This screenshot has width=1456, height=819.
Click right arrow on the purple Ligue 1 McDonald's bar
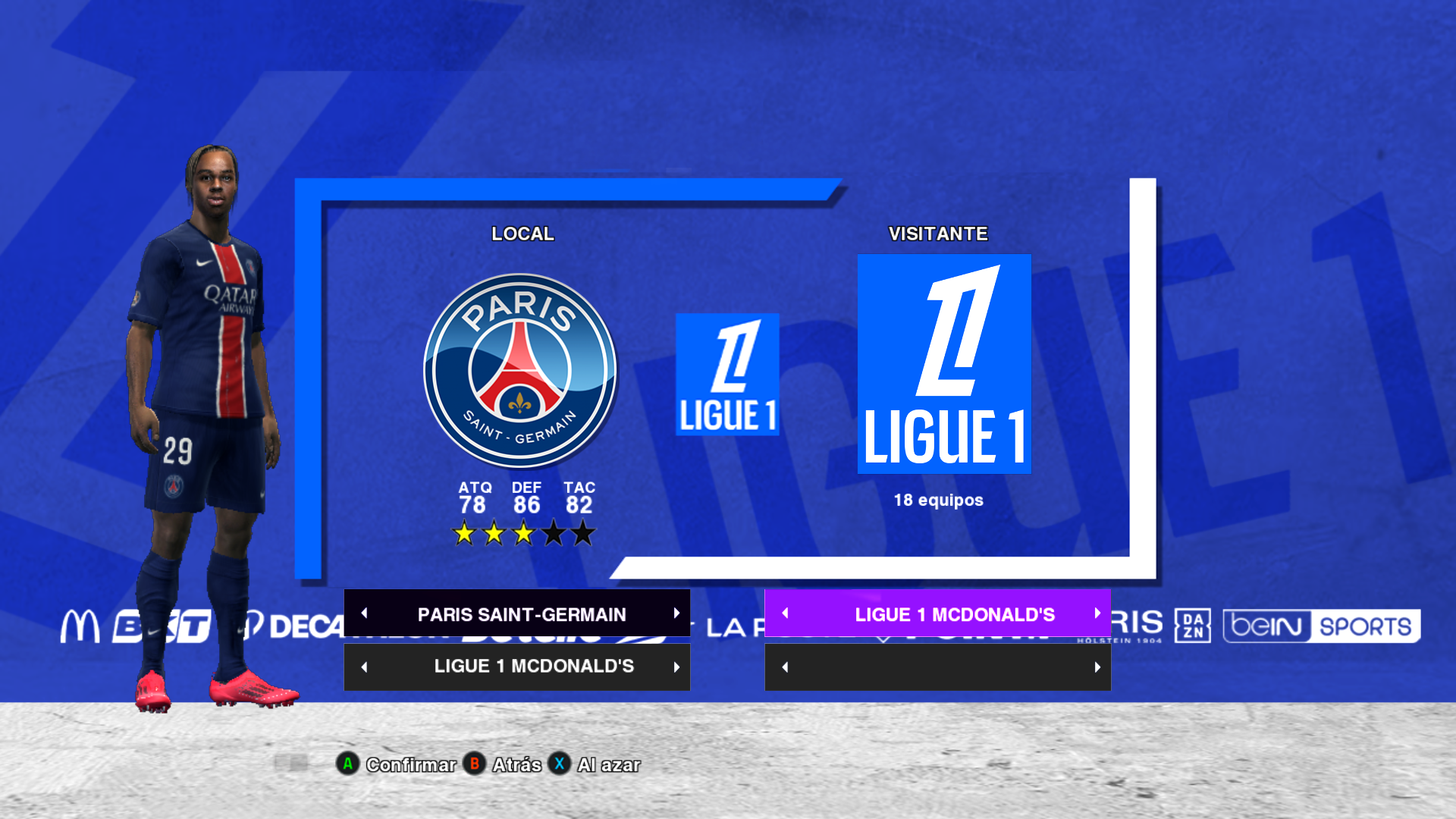(1097, 613)
